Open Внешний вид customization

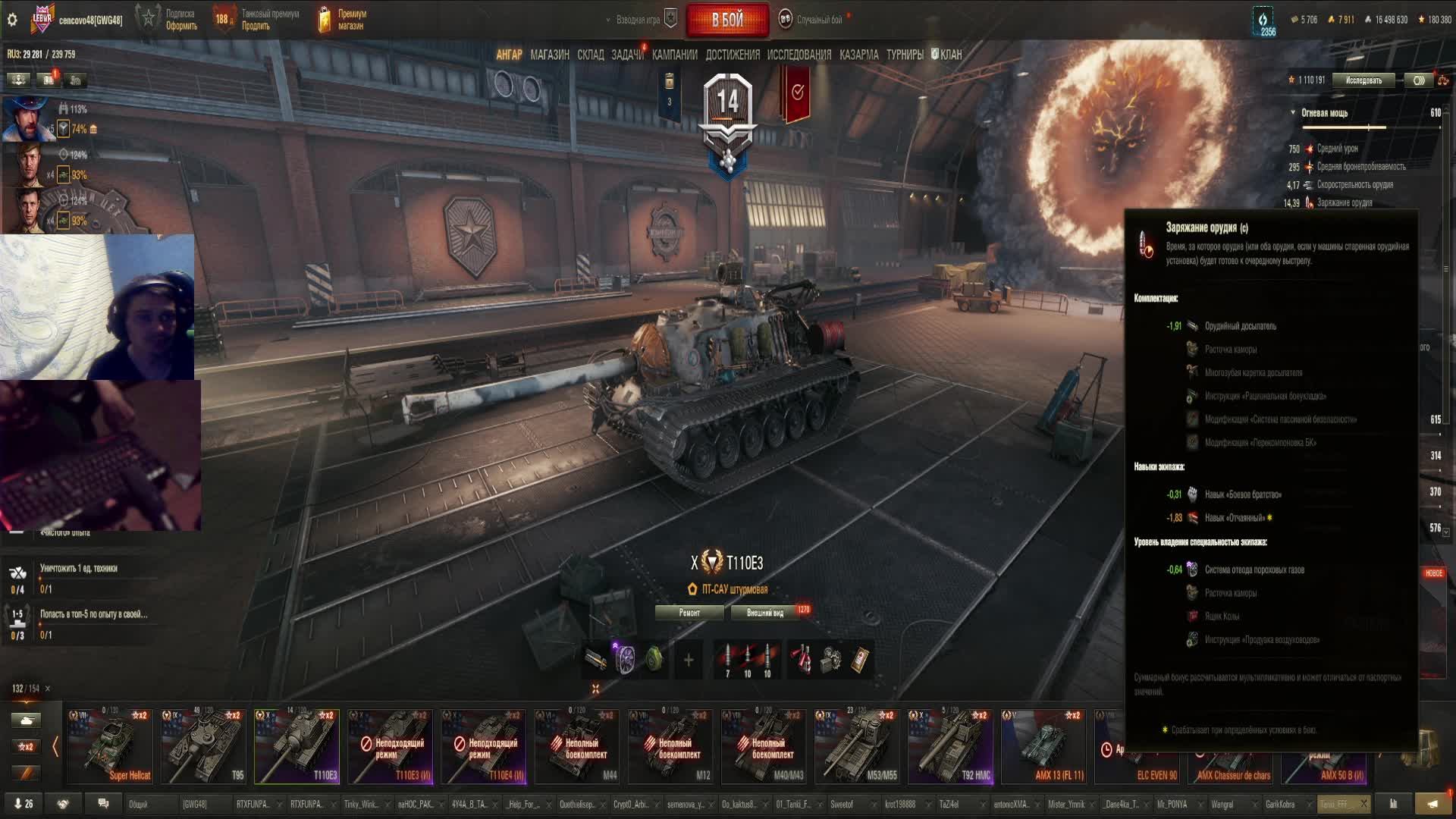[x=765, y=613]
